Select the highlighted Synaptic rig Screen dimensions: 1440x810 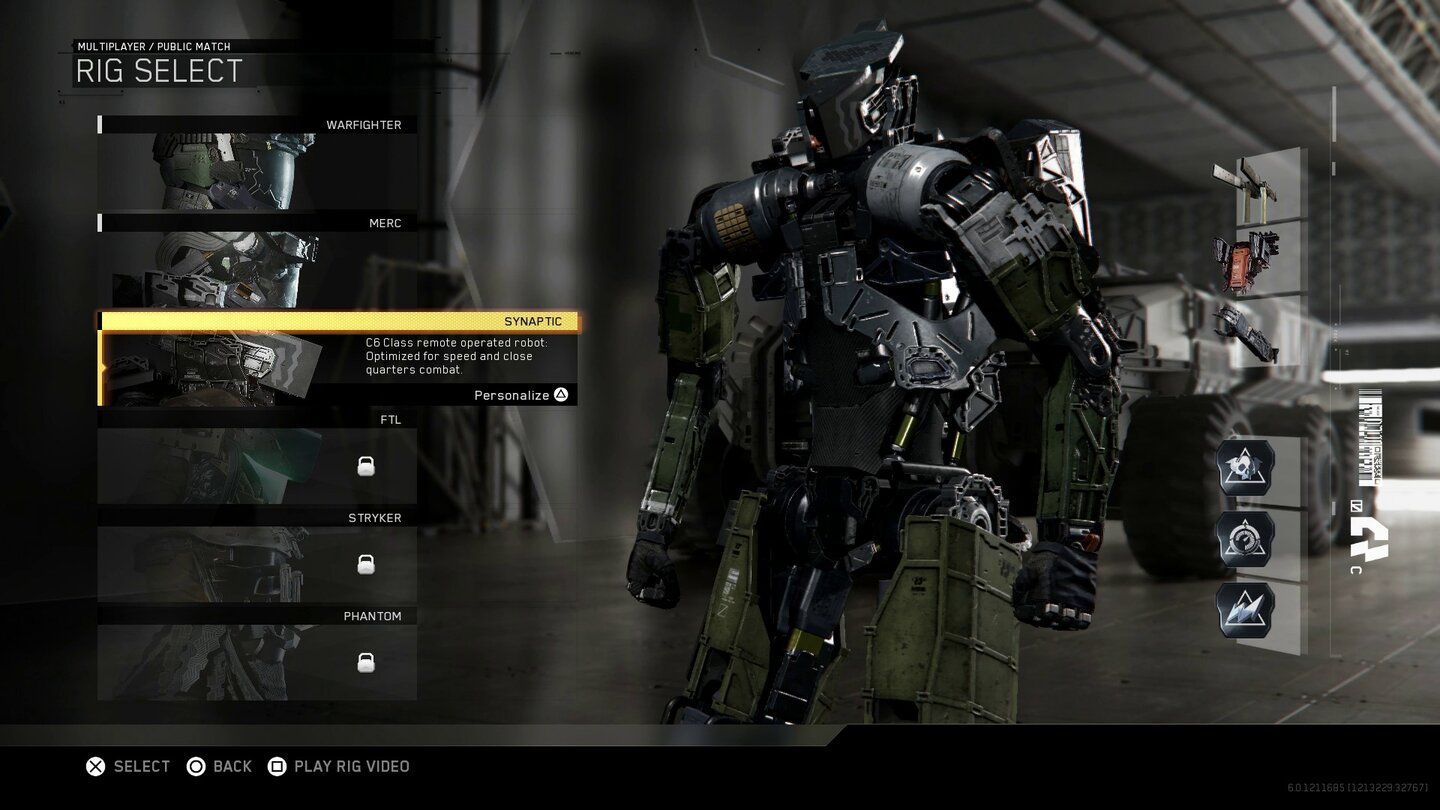coord(338,322)
